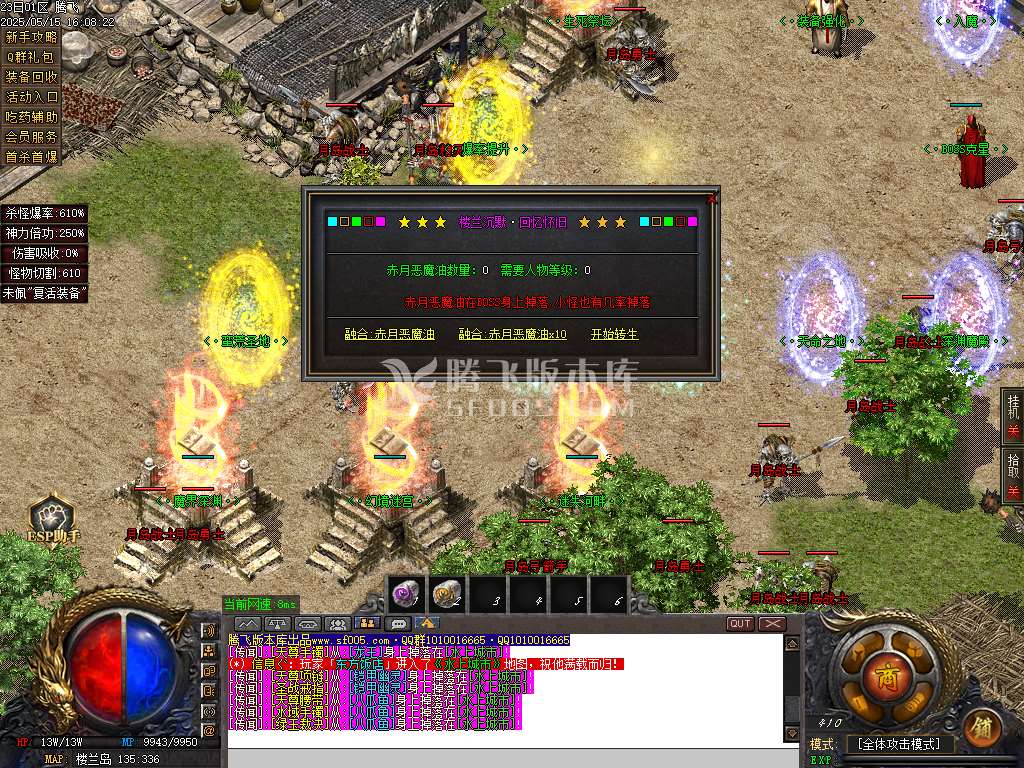Toggle the 拾取 auto-pickup switch
The height and width of the screenshot is (768, 1024).
coord(1012,475)
